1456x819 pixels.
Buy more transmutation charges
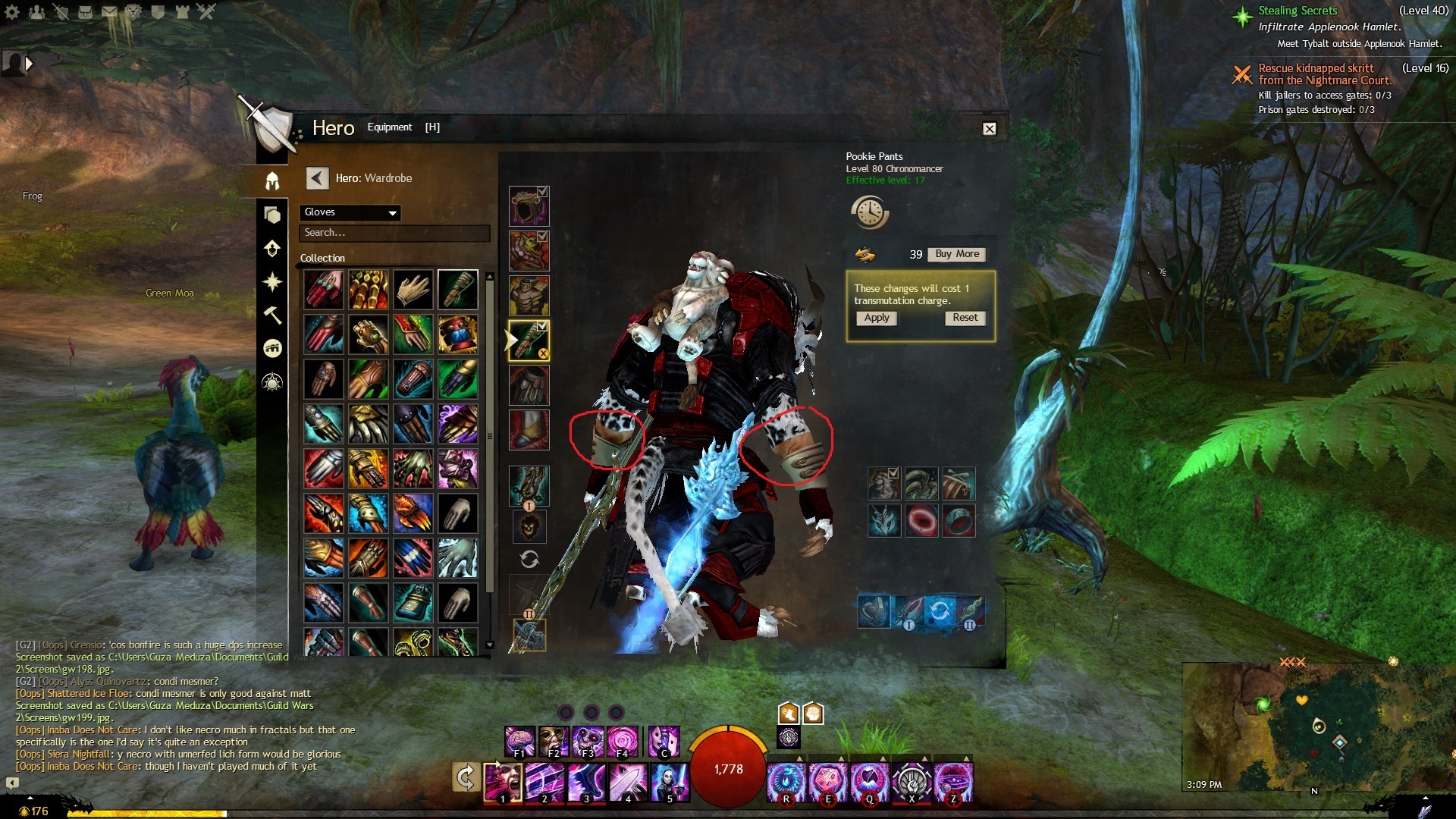[x=957, y=254]
